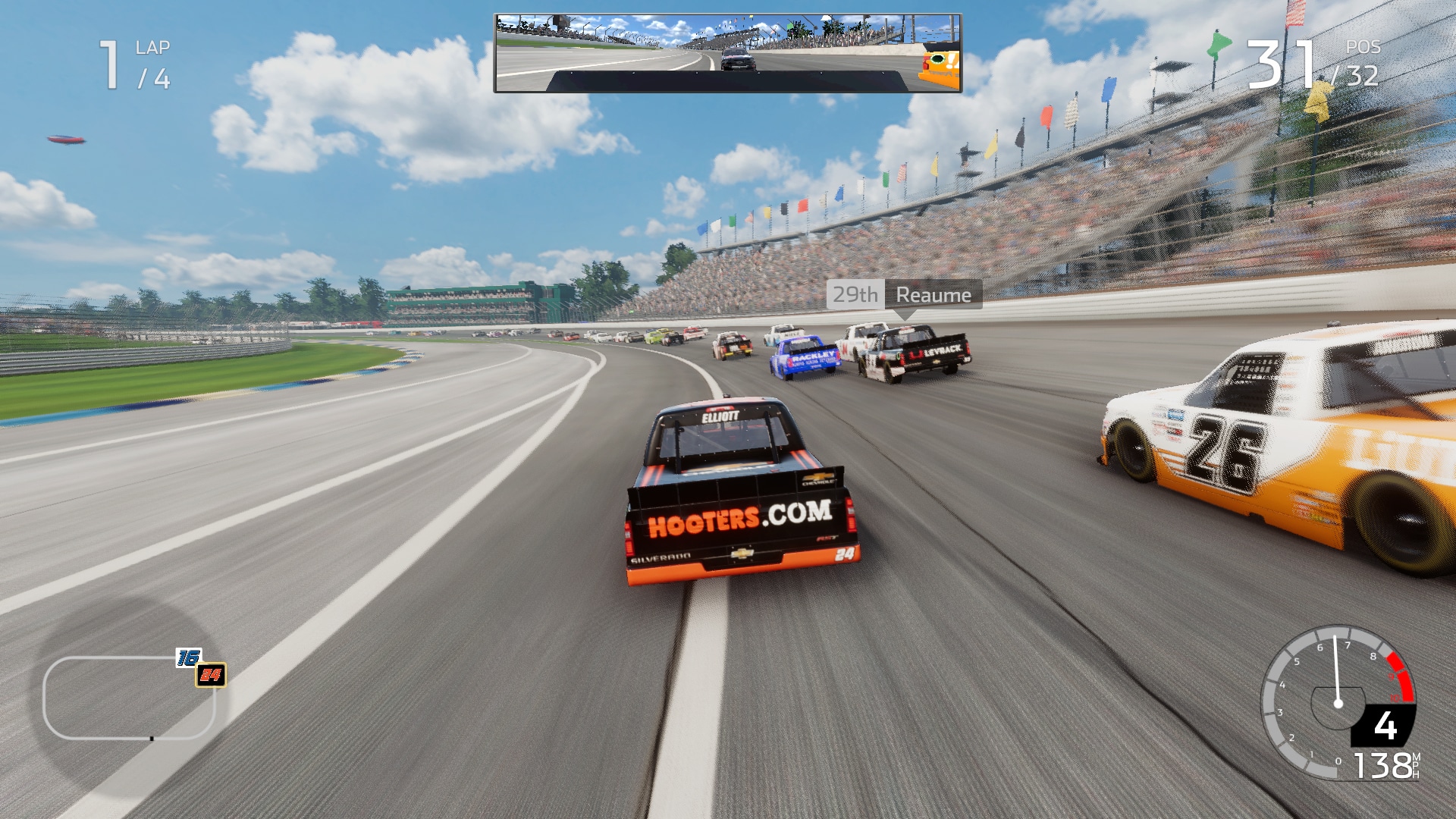Viewport: 1456px width, 819px height.
Task: Select the Reaume 29th place name tag
Action: pyautogui.click(x=904, y=295)
